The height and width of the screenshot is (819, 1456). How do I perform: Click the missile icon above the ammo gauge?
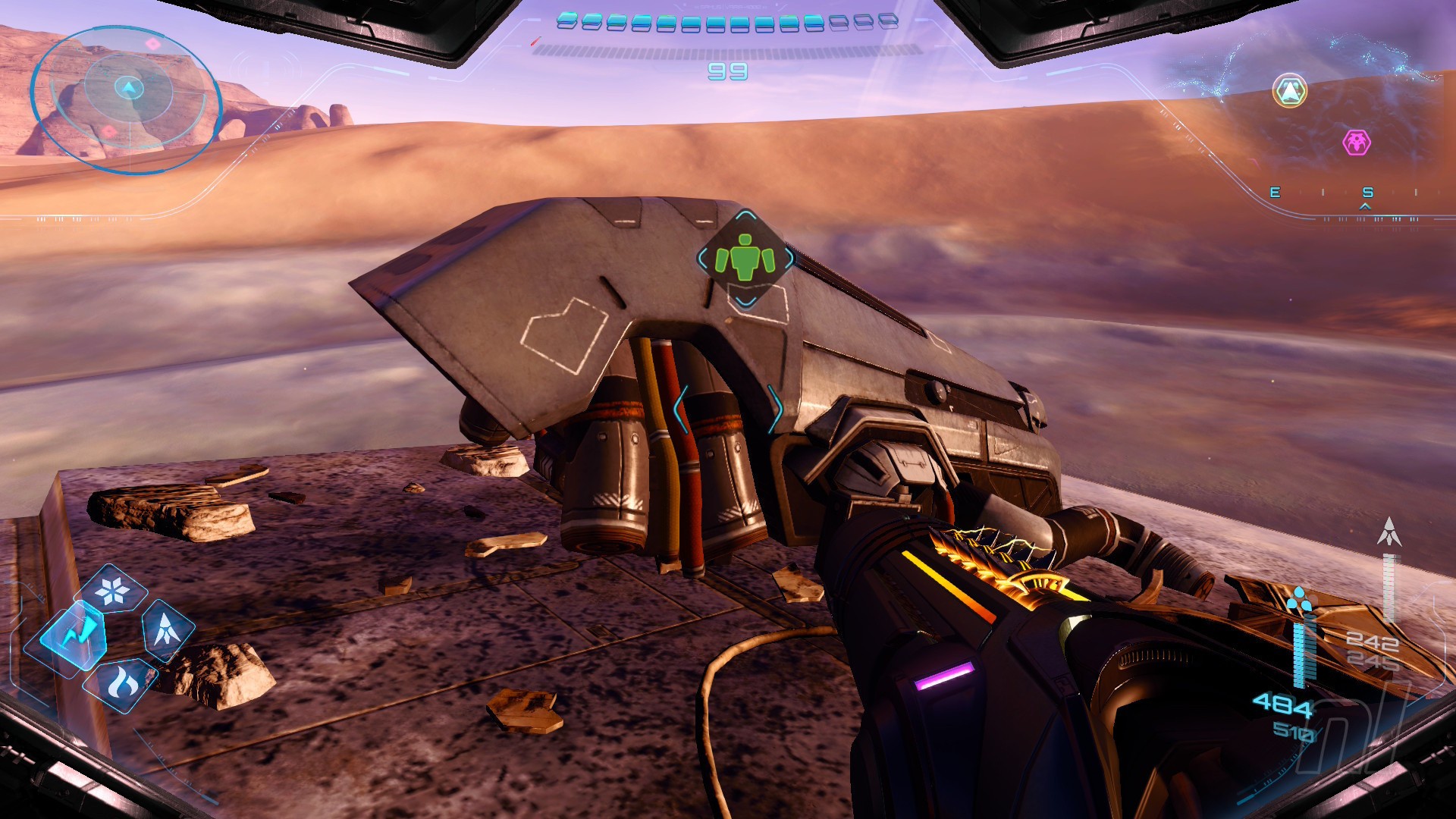pyautogui.click(x=1389, y=532)
